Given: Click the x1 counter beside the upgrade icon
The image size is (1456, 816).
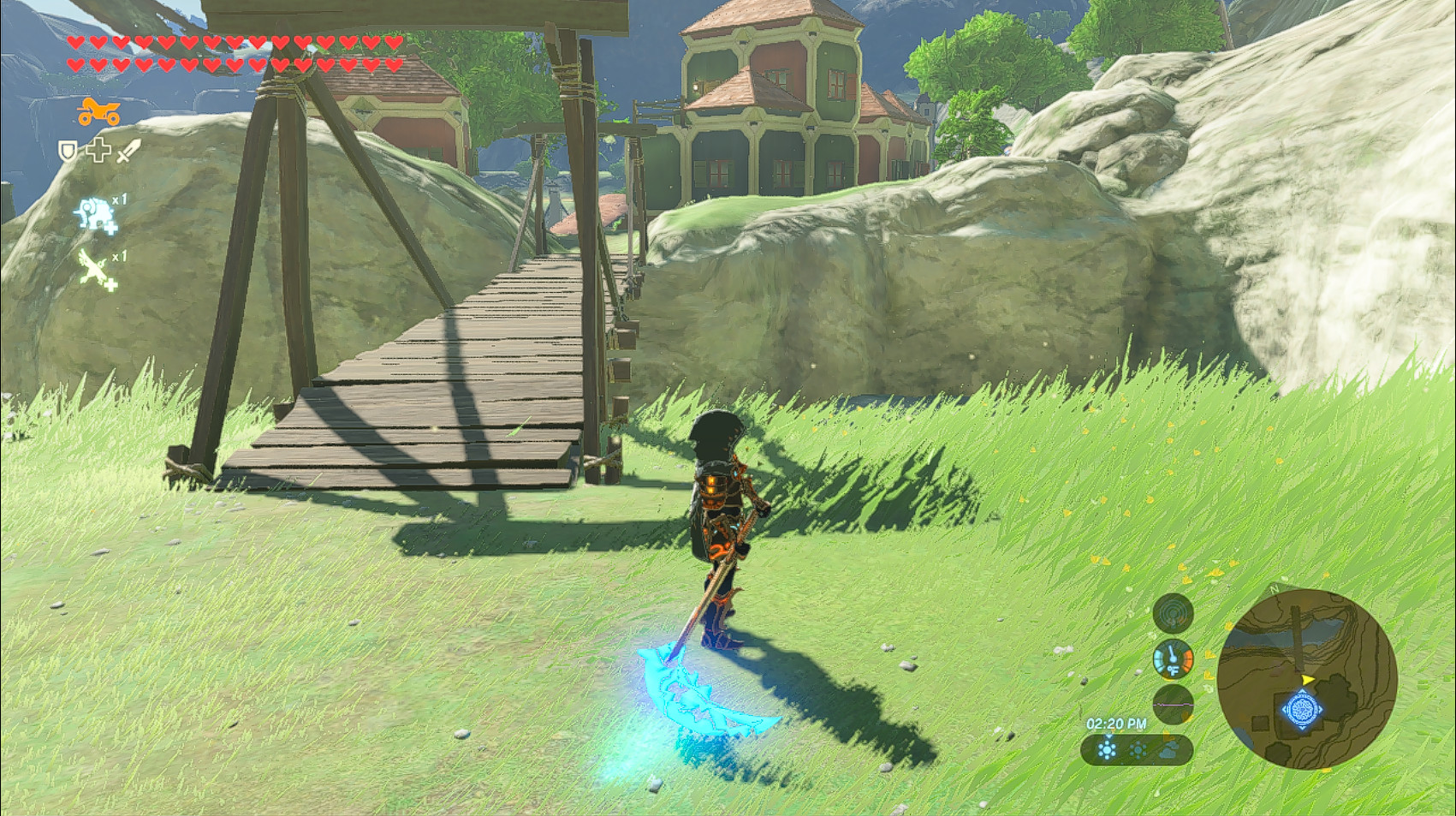Looking at the screenshot, I should (x=119, y=199).
